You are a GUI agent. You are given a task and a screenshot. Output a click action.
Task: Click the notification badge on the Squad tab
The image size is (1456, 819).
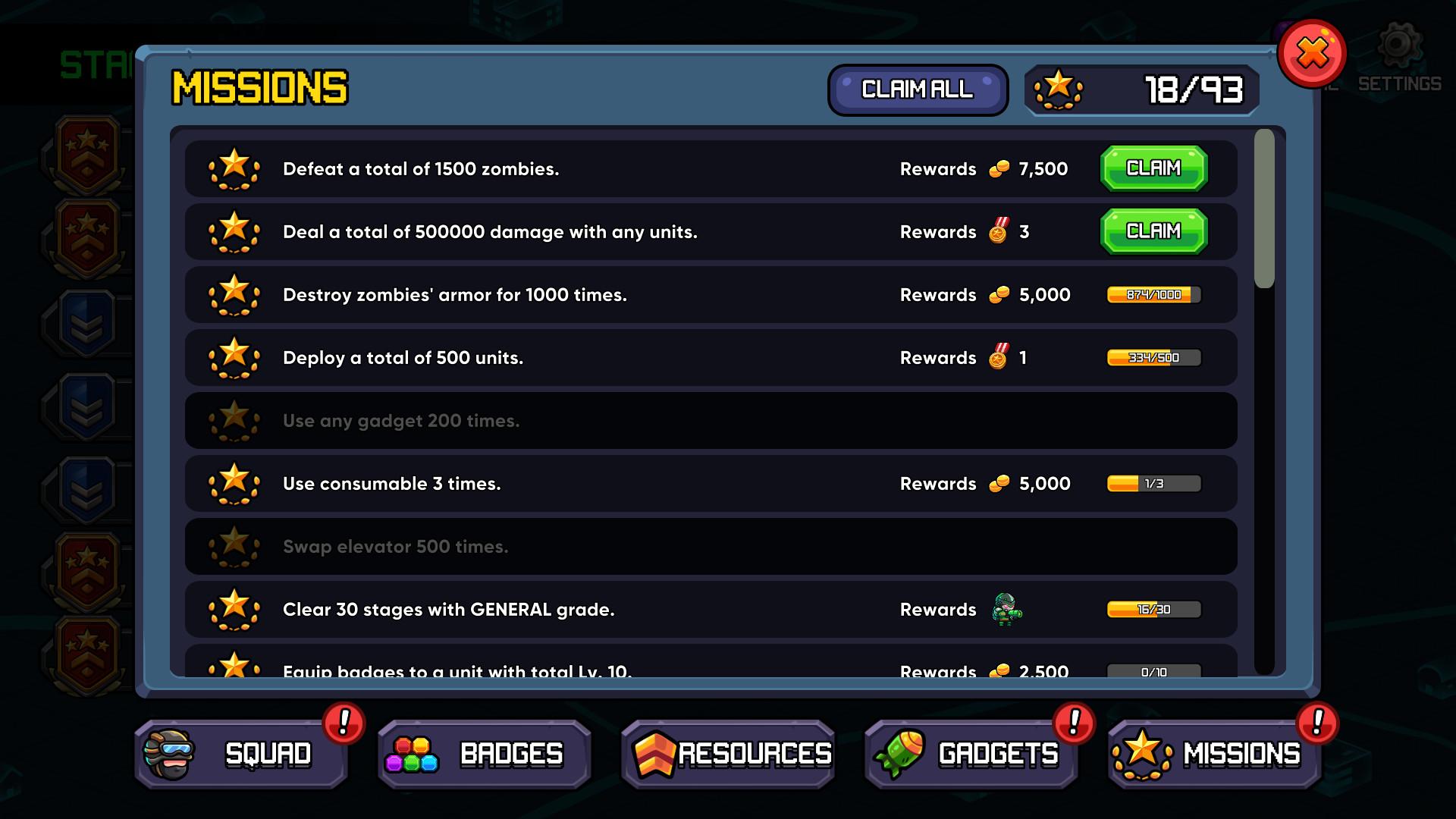343,723
